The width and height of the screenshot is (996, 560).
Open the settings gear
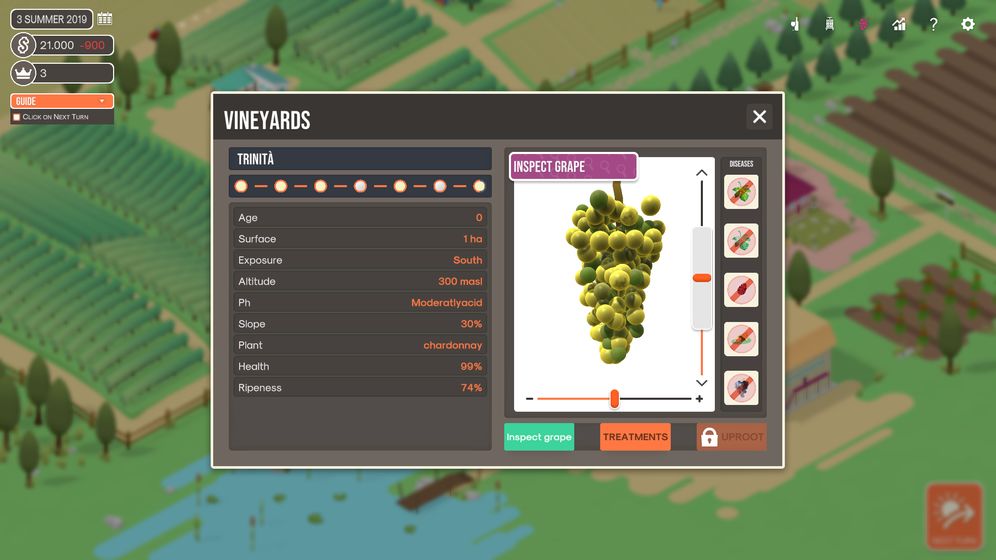[967, 24]
